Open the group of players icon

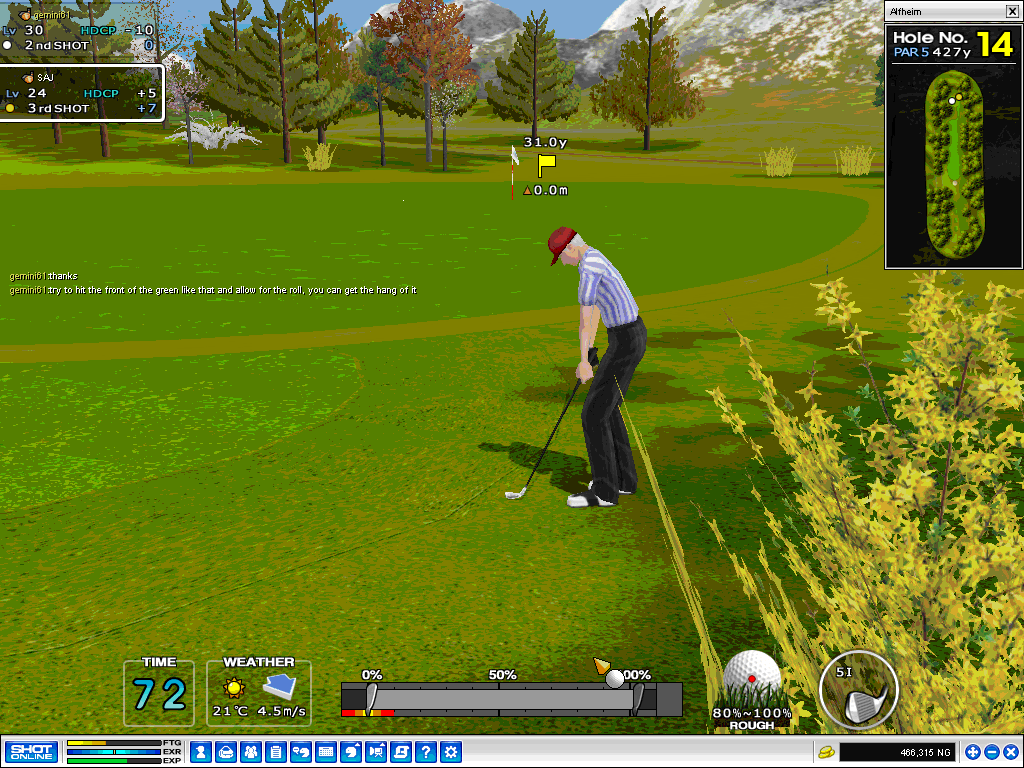250,752
